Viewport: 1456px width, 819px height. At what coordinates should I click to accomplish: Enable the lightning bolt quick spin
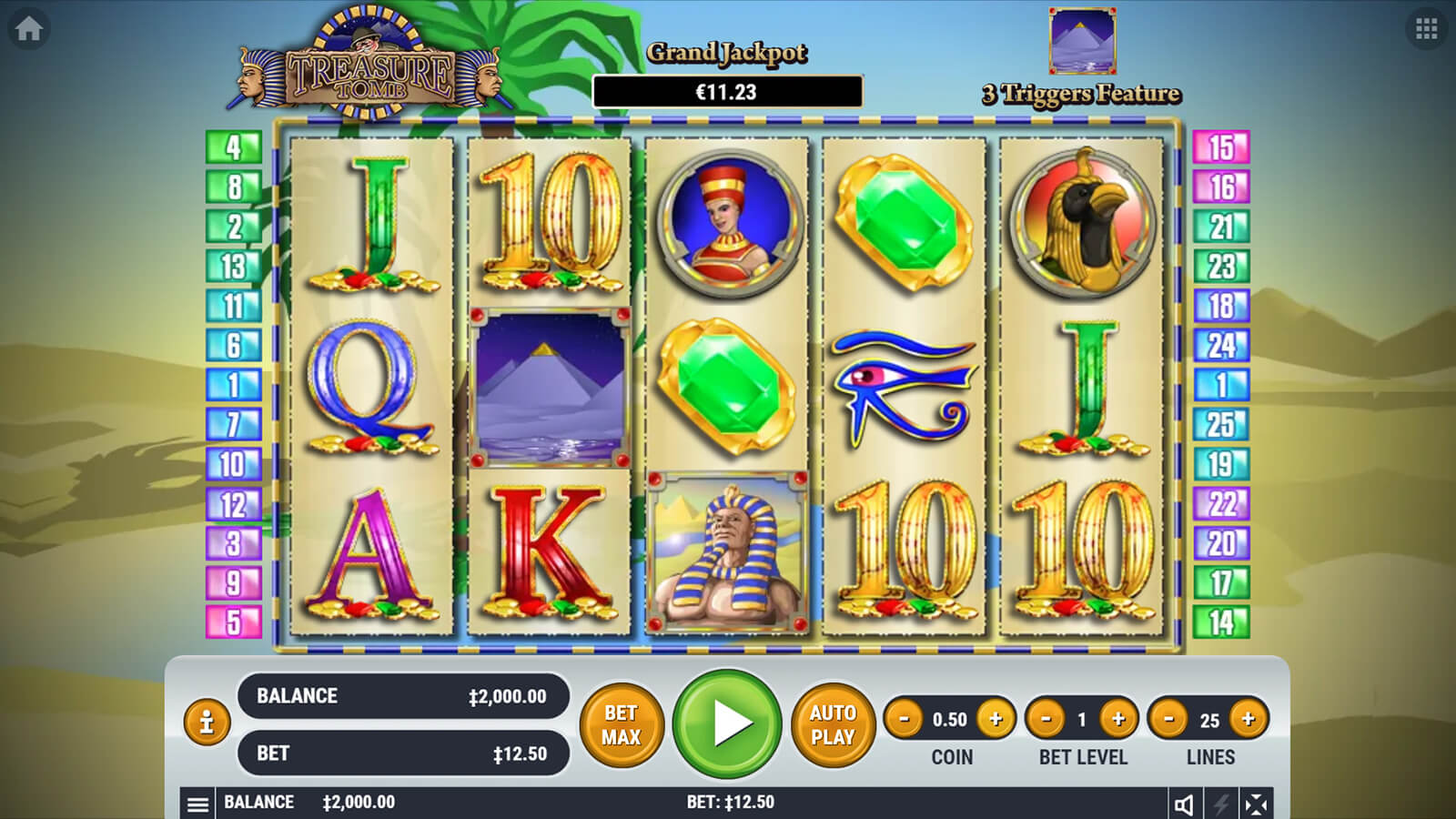pyautogui.click(x=1220, y=804)
